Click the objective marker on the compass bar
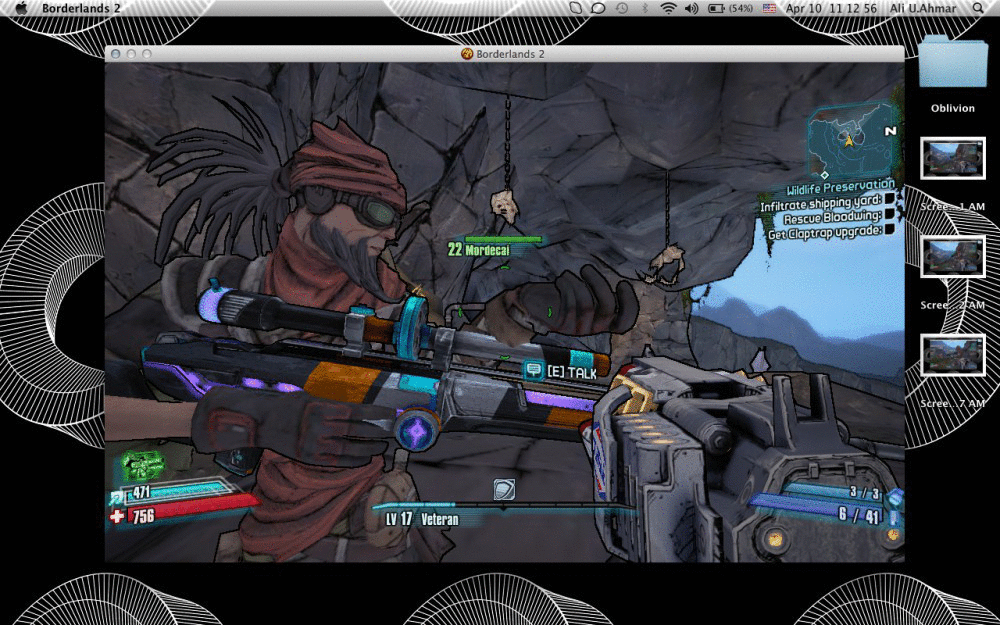Viewport: 1000px width, 625px height. click(504, 490)
